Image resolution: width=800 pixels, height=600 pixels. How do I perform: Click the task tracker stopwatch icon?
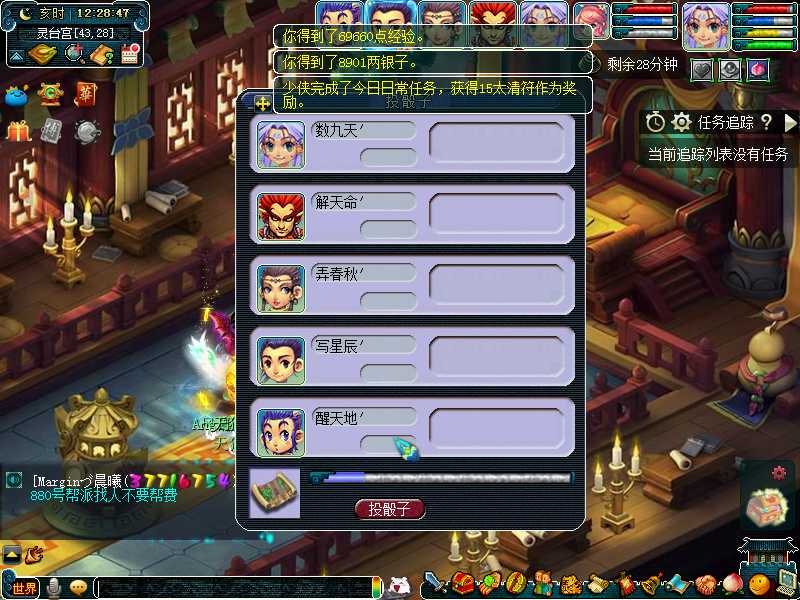[x=655, y=122]
